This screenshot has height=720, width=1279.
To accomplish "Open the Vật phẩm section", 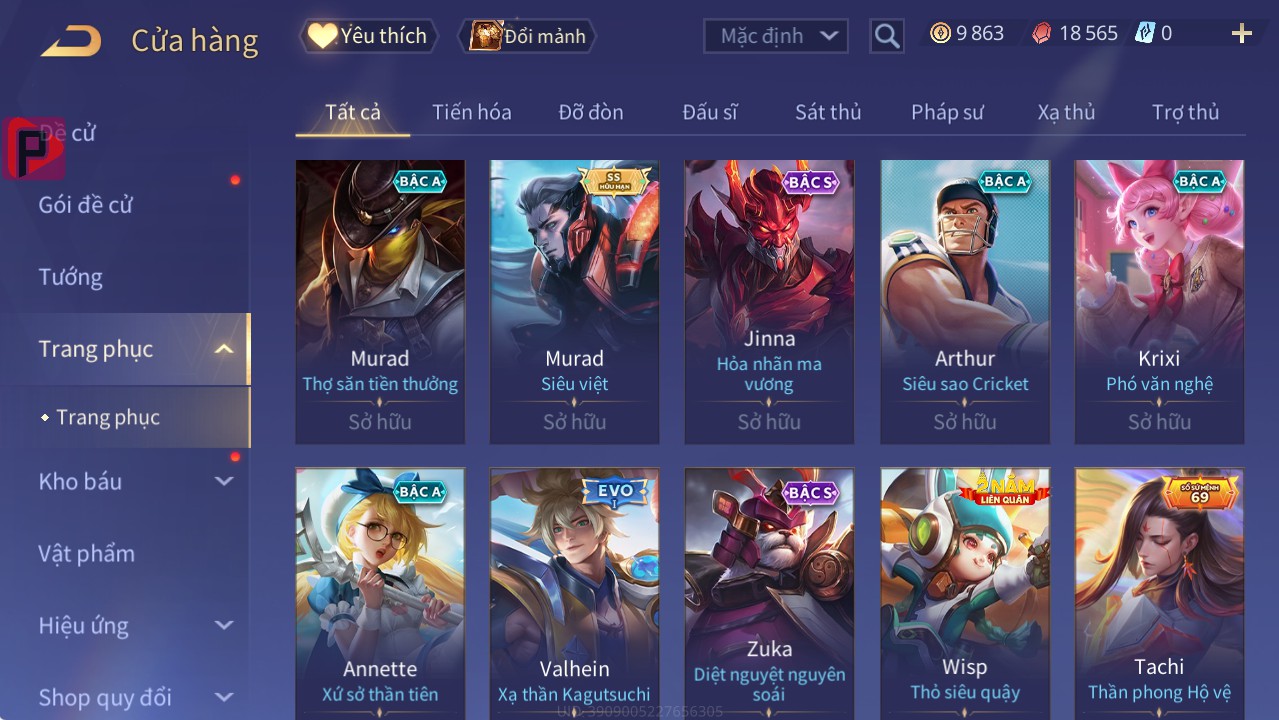I will 87,553.
